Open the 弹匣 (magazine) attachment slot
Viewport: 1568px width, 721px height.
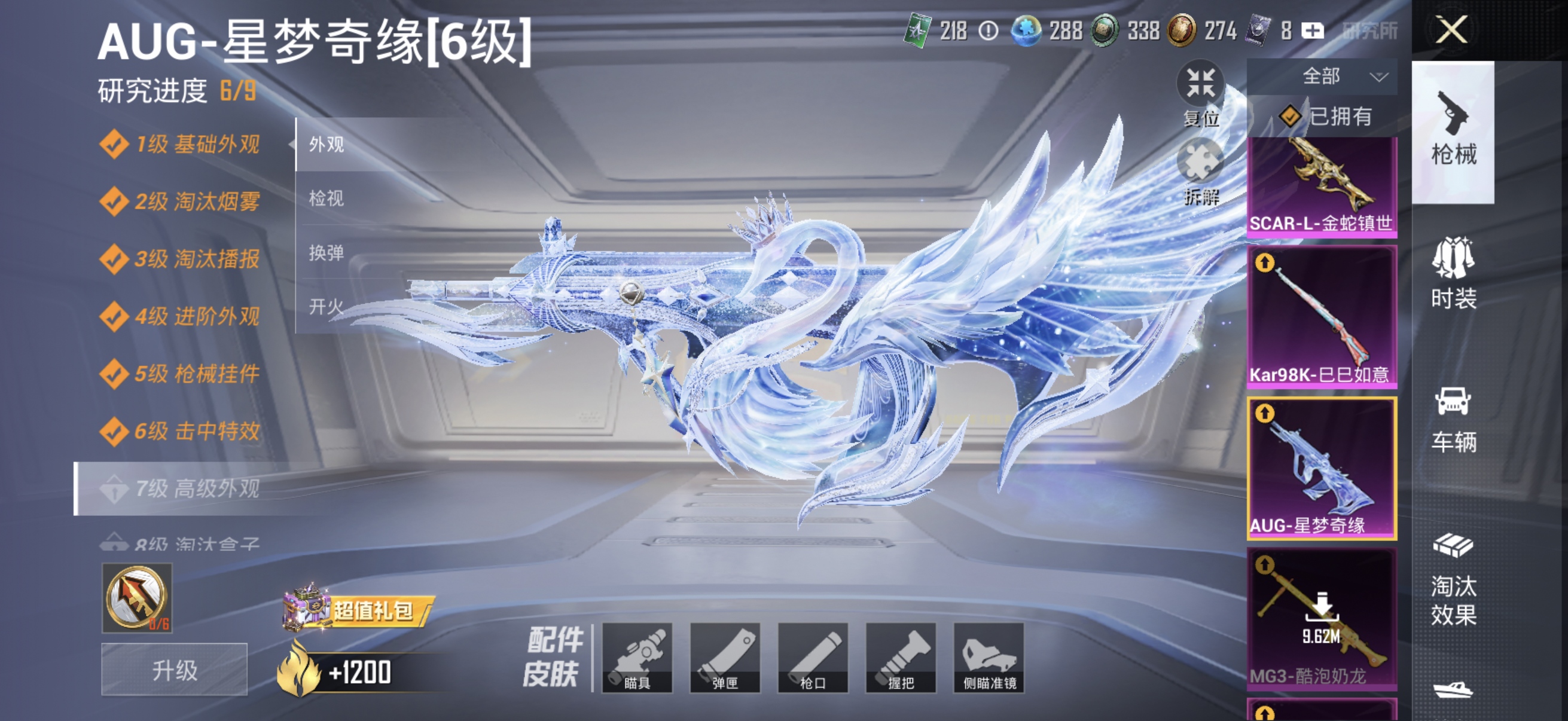pyautogui.click(x=726, y=658)
